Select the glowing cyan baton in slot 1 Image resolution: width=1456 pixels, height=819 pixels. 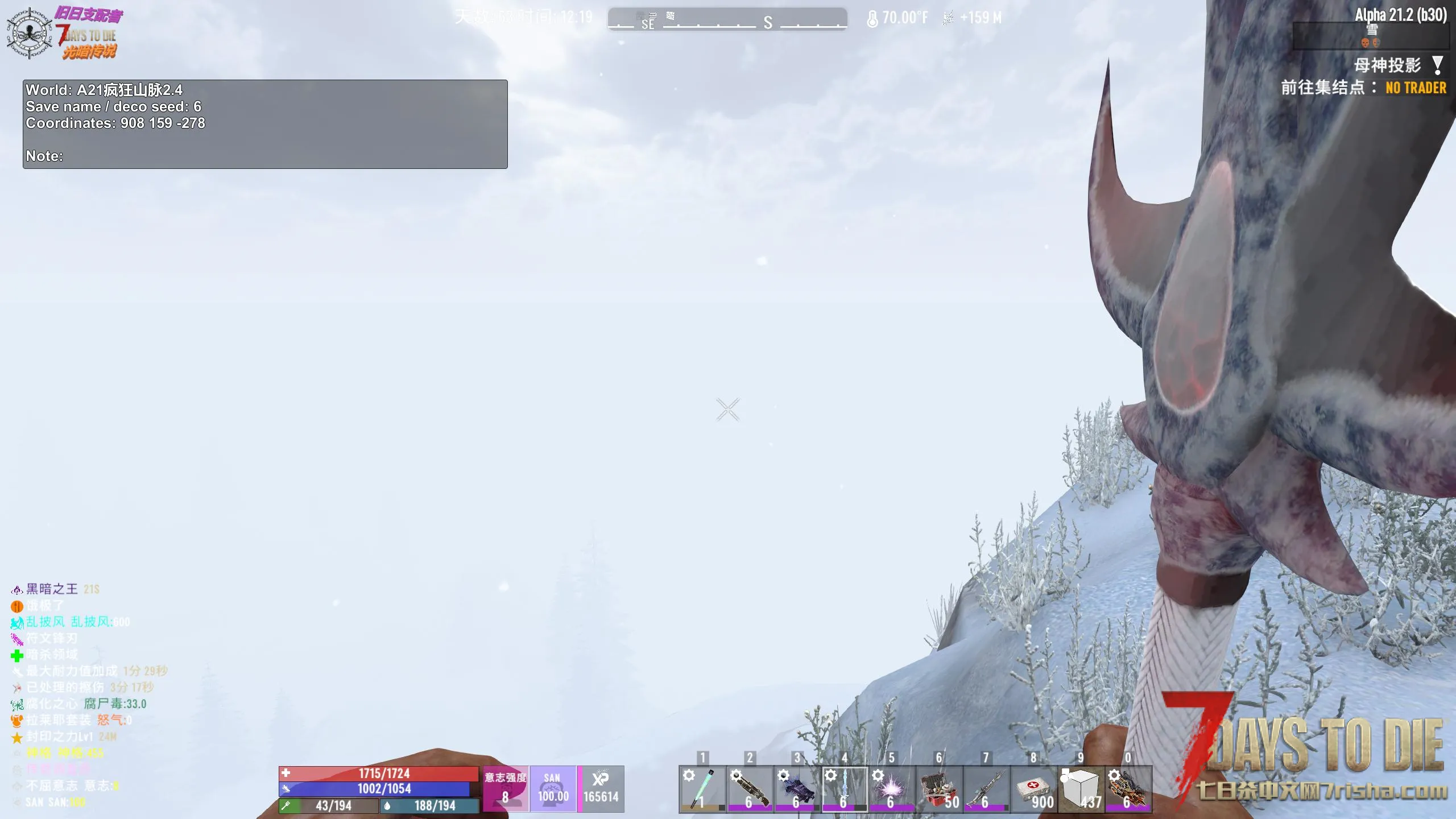click(702, 789)
